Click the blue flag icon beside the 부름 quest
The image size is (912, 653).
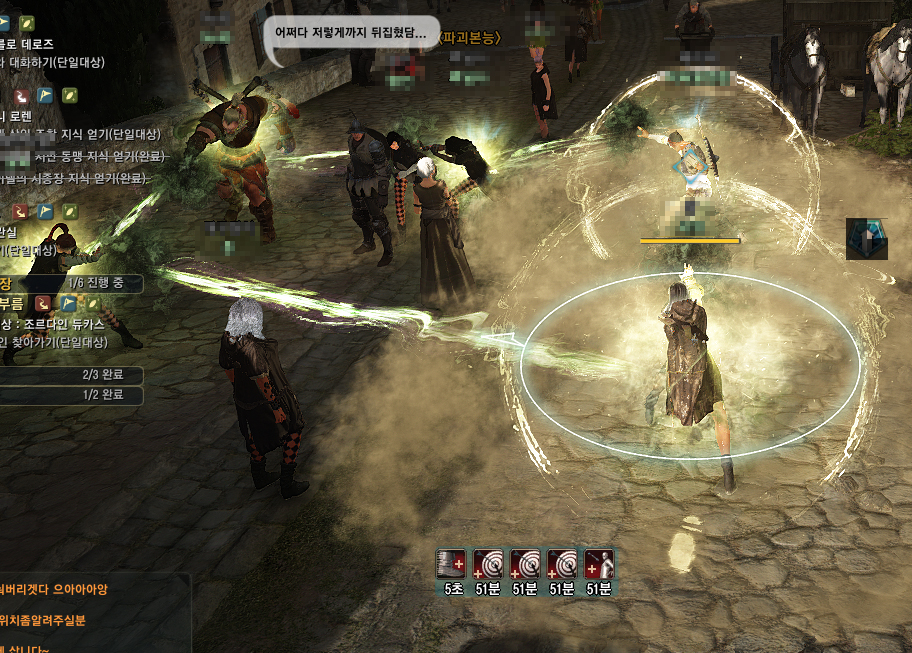click(69, 303)
